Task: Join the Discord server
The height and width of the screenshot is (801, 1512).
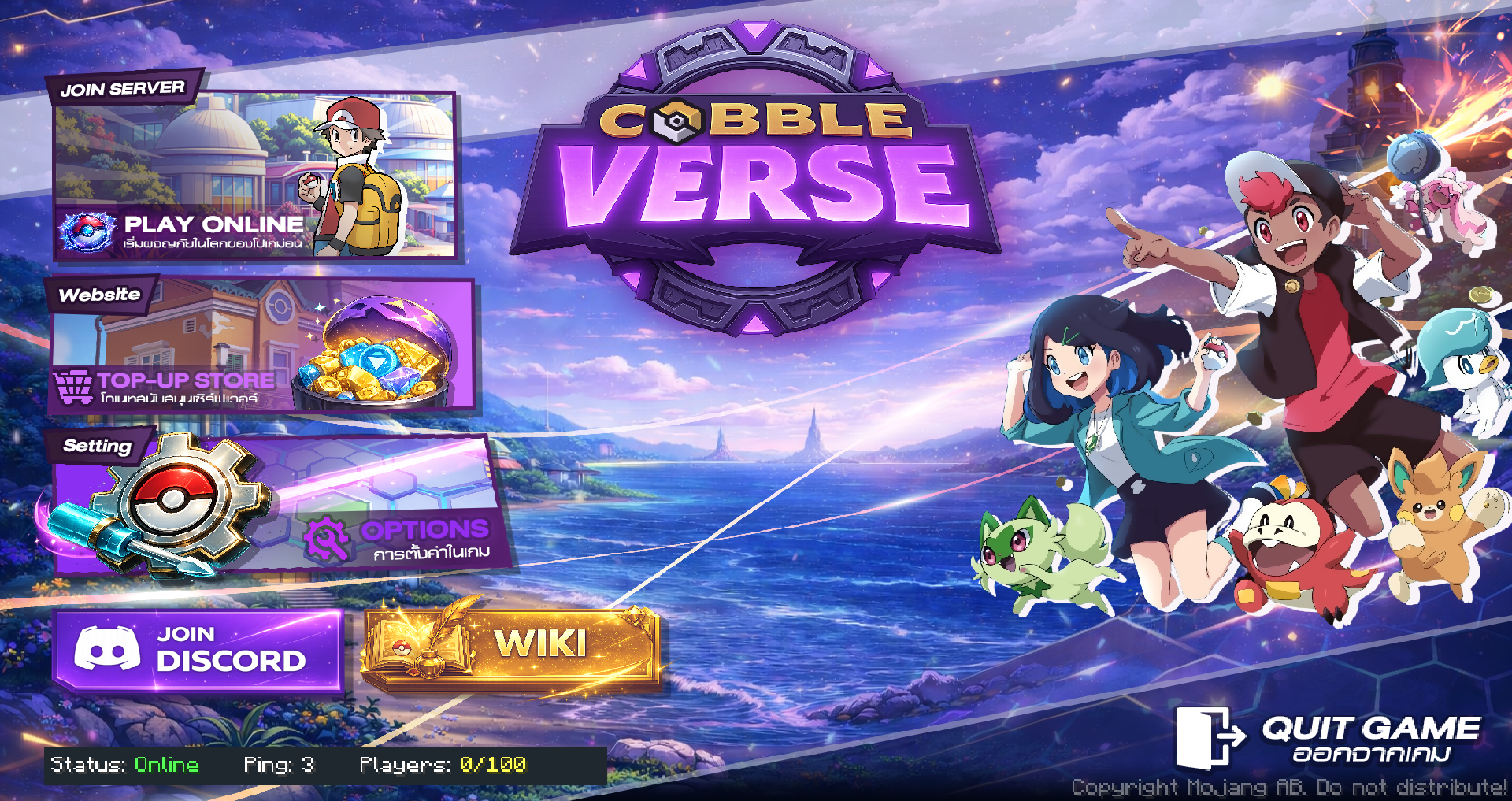Action: coord(198,650)
